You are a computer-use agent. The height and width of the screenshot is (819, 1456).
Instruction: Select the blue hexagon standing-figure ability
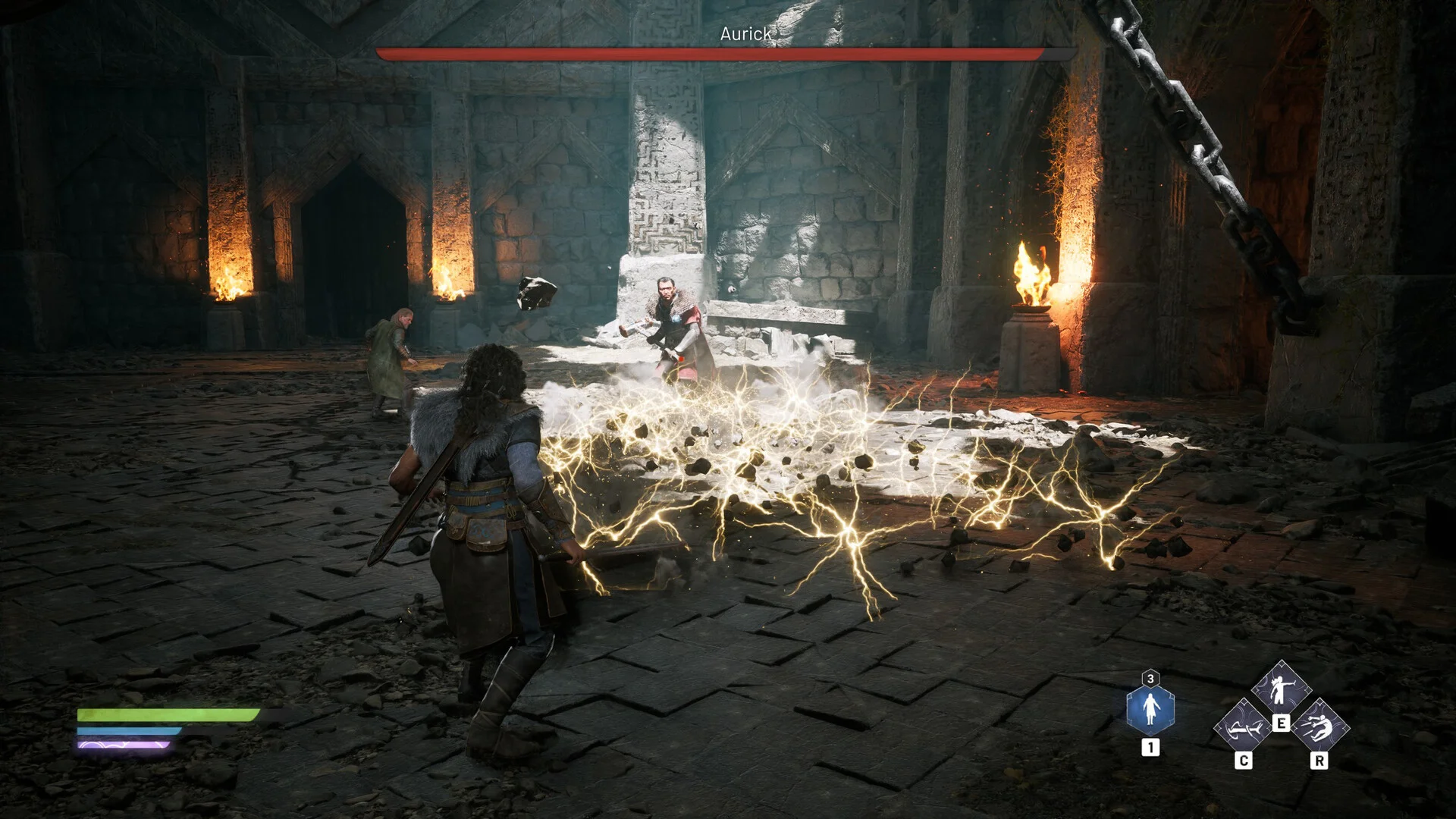[1150, 709]
